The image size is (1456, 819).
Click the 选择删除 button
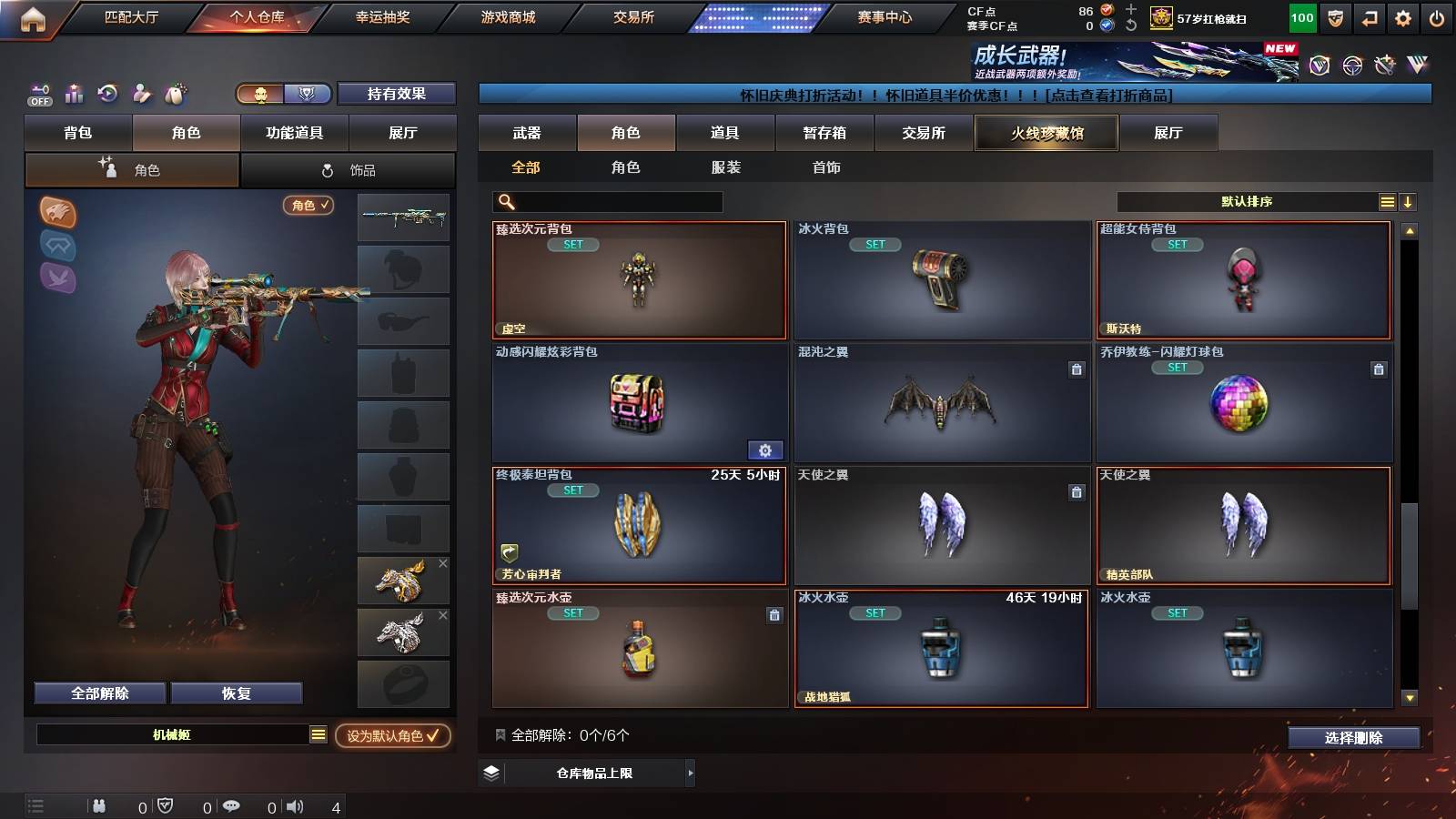click(x=1353, y=738)
